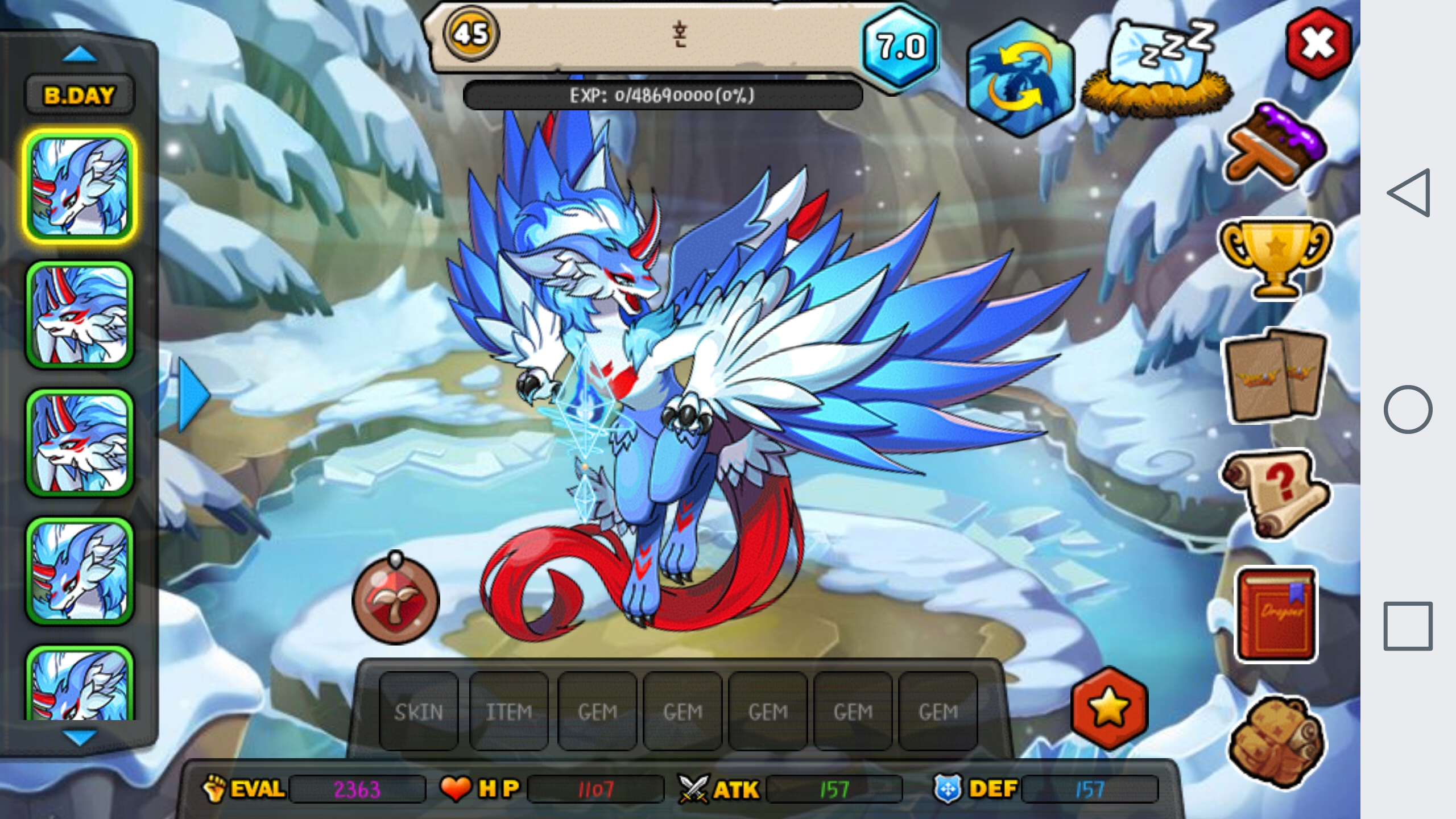This screenshot has width=1456, height=819.
Task: Tap the B.DAY sort button
Action: pyautogui.click(x=79, y=95)
